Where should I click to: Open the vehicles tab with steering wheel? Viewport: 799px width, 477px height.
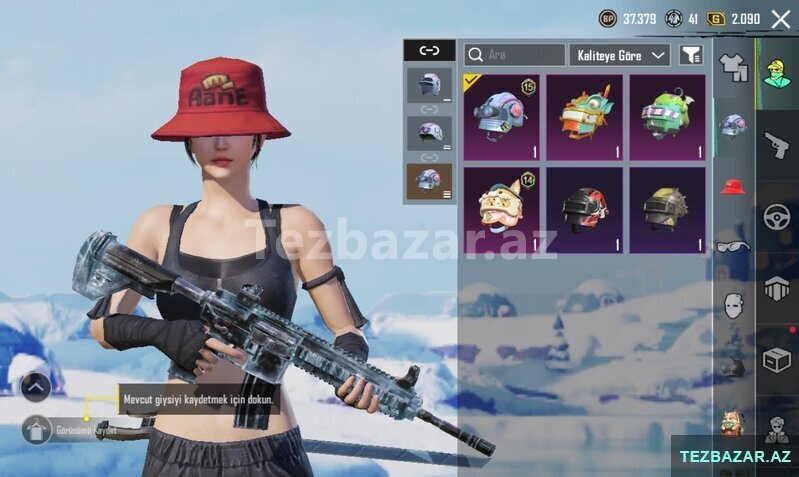777,217
